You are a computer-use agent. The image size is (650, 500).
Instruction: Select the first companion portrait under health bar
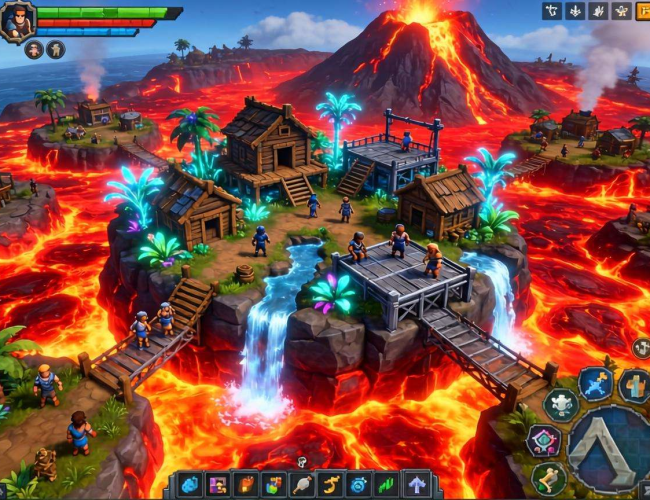(34, 50)
